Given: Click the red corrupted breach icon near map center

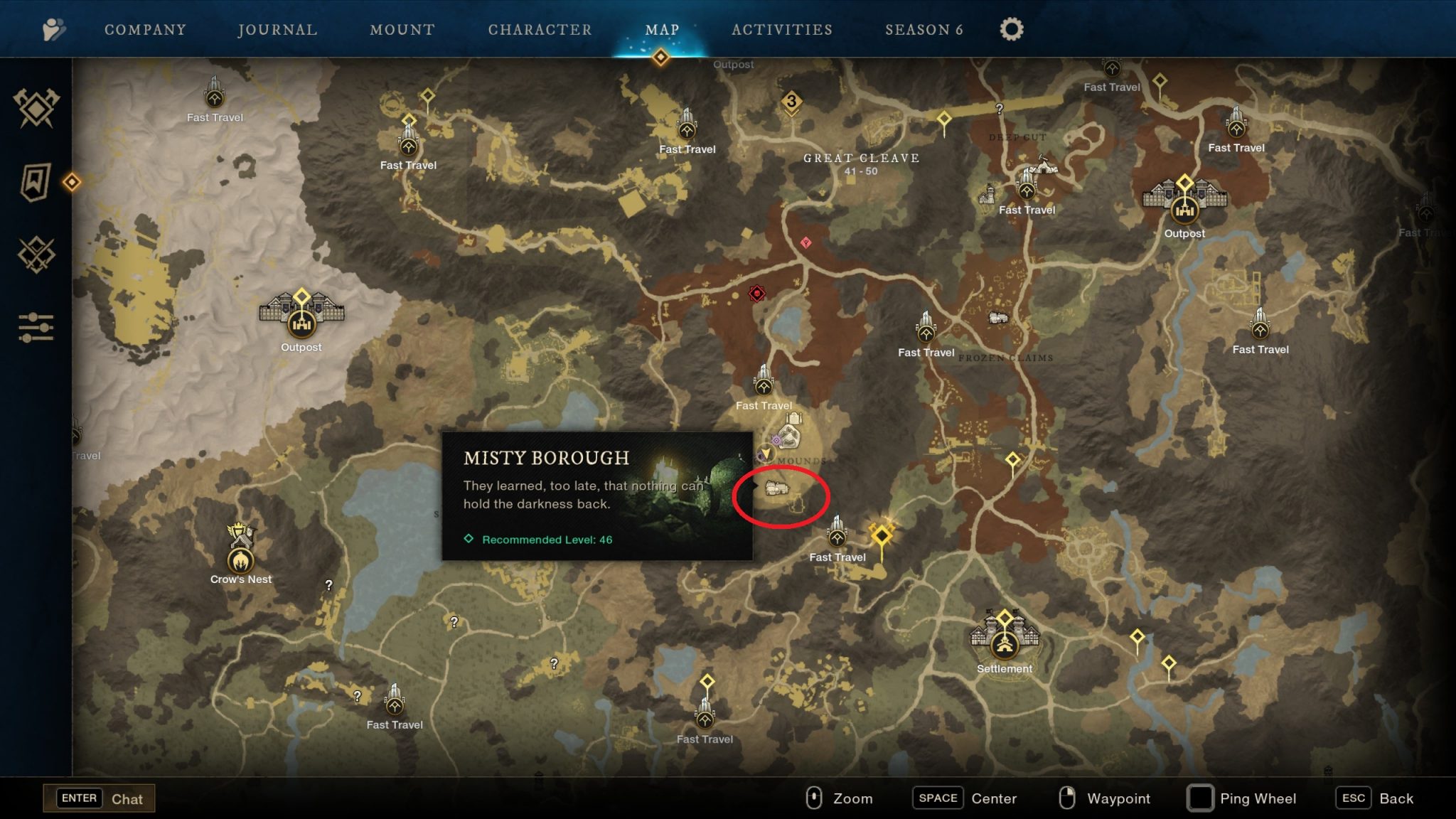Looking at the screenshot, I should pyautogui.click(x=756, y=292).
